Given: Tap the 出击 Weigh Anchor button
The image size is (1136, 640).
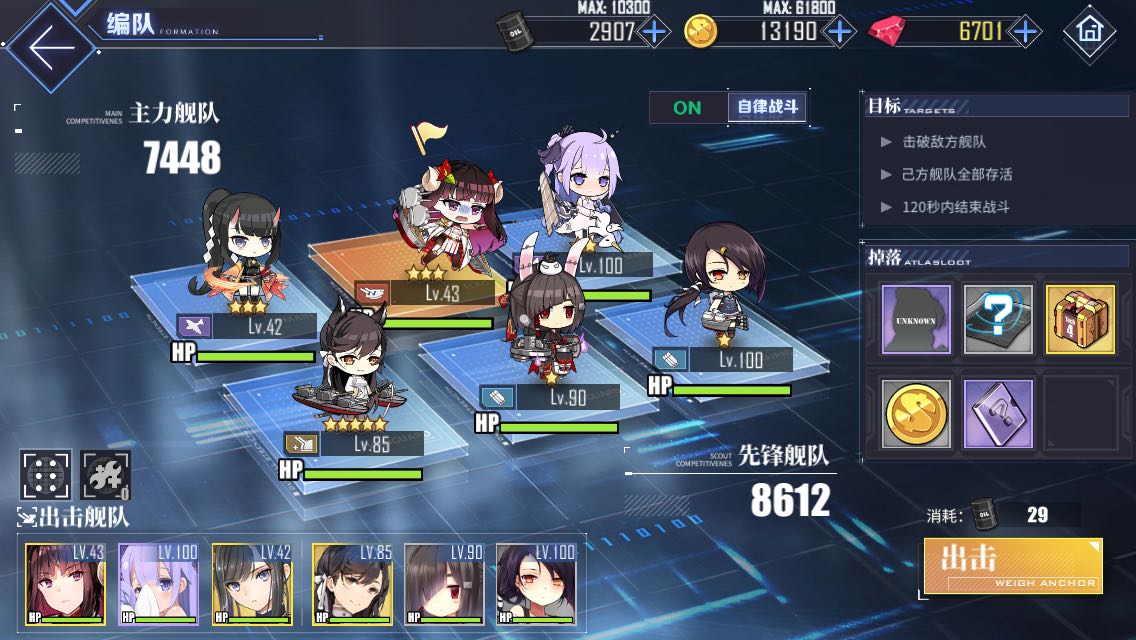Looking at the screenshot, I should (1012, 566).
